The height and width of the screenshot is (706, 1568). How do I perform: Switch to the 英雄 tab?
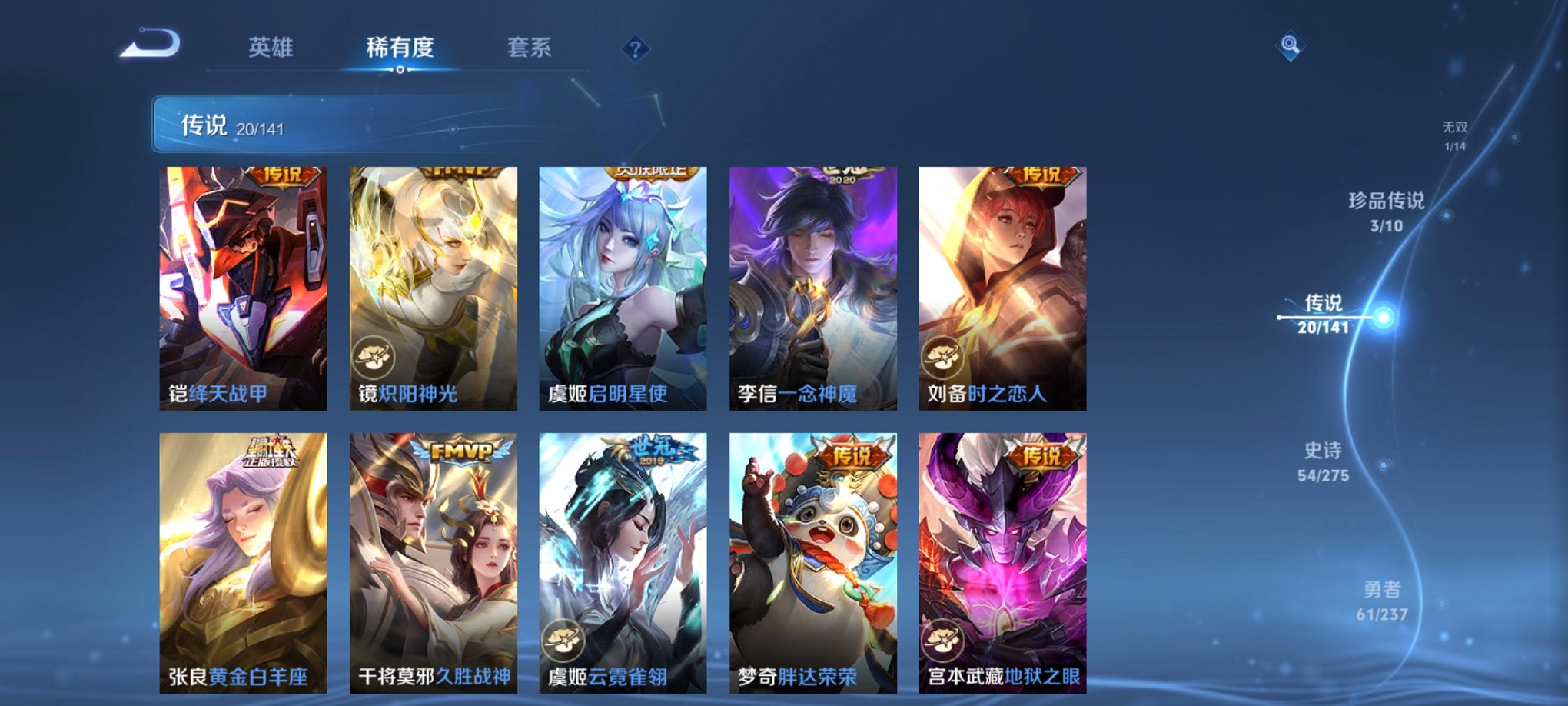click(x=273, y=48)
